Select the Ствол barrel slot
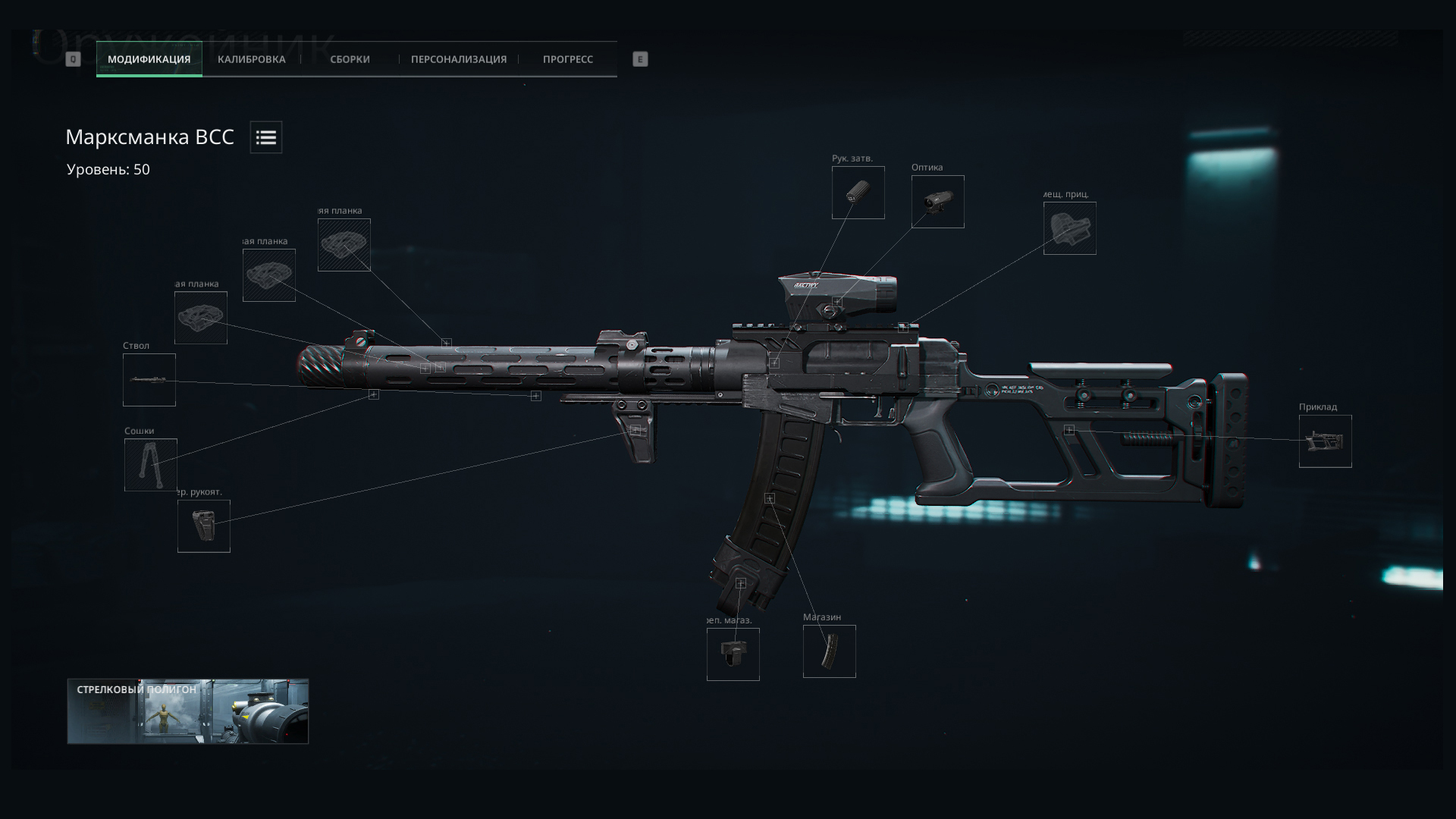 pos(149,380)
